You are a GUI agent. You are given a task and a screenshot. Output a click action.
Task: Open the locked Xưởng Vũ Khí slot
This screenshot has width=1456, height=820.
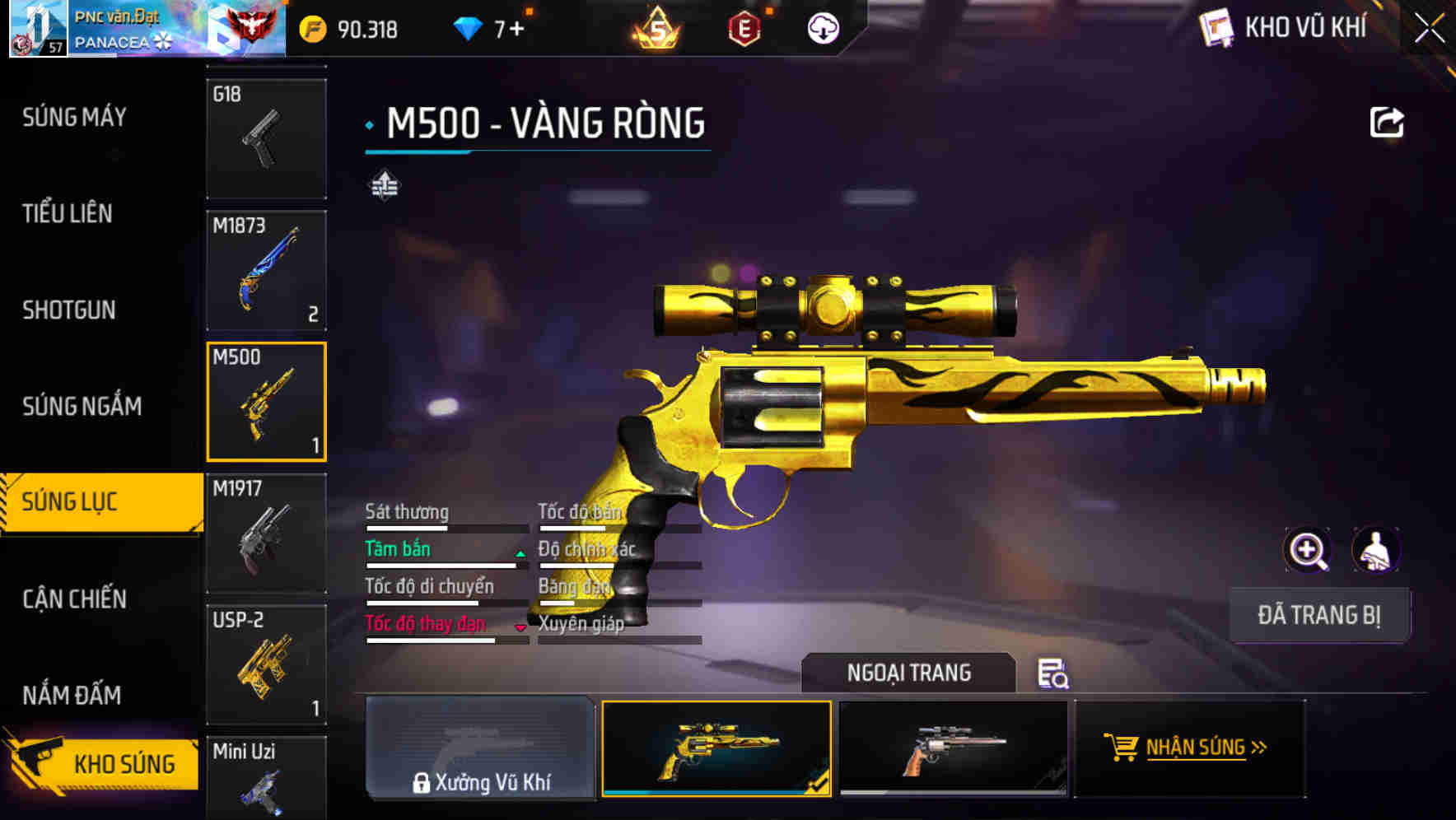pyautogui.click(x=481, y=749)
